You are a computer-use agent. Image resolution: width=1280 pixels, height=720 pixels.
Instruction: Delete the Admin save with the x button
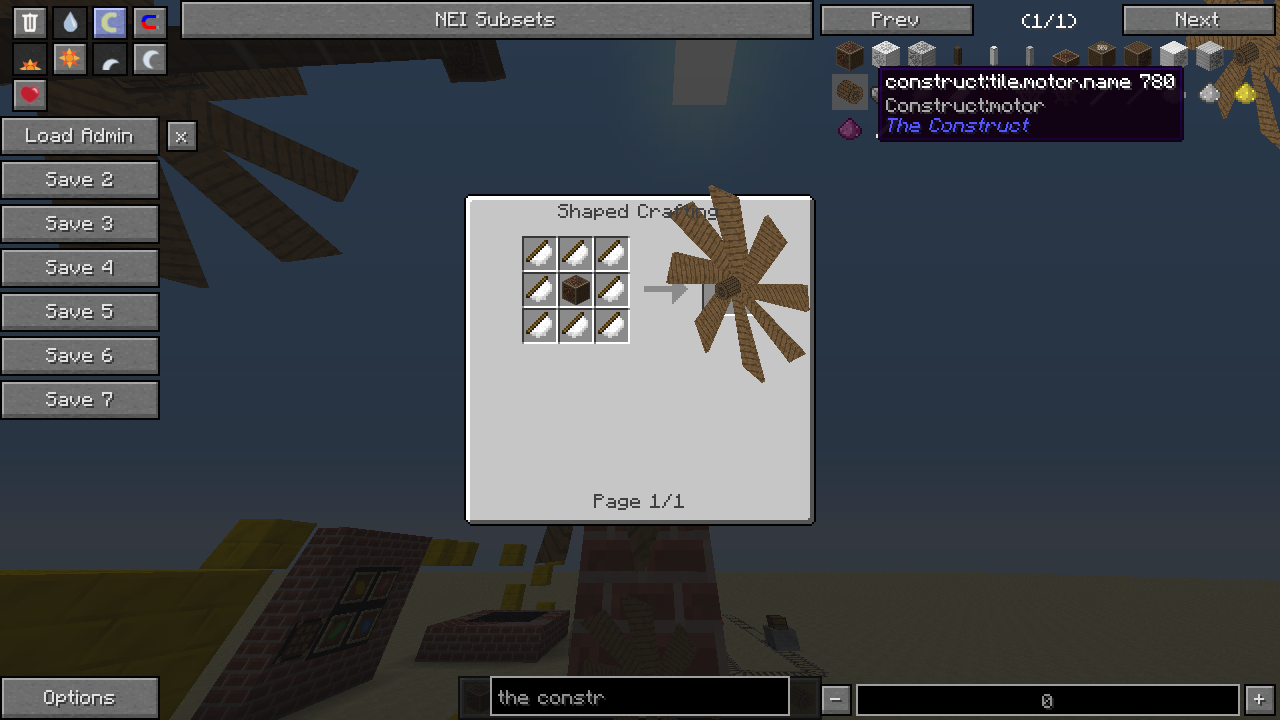click(x=181, y=137)
